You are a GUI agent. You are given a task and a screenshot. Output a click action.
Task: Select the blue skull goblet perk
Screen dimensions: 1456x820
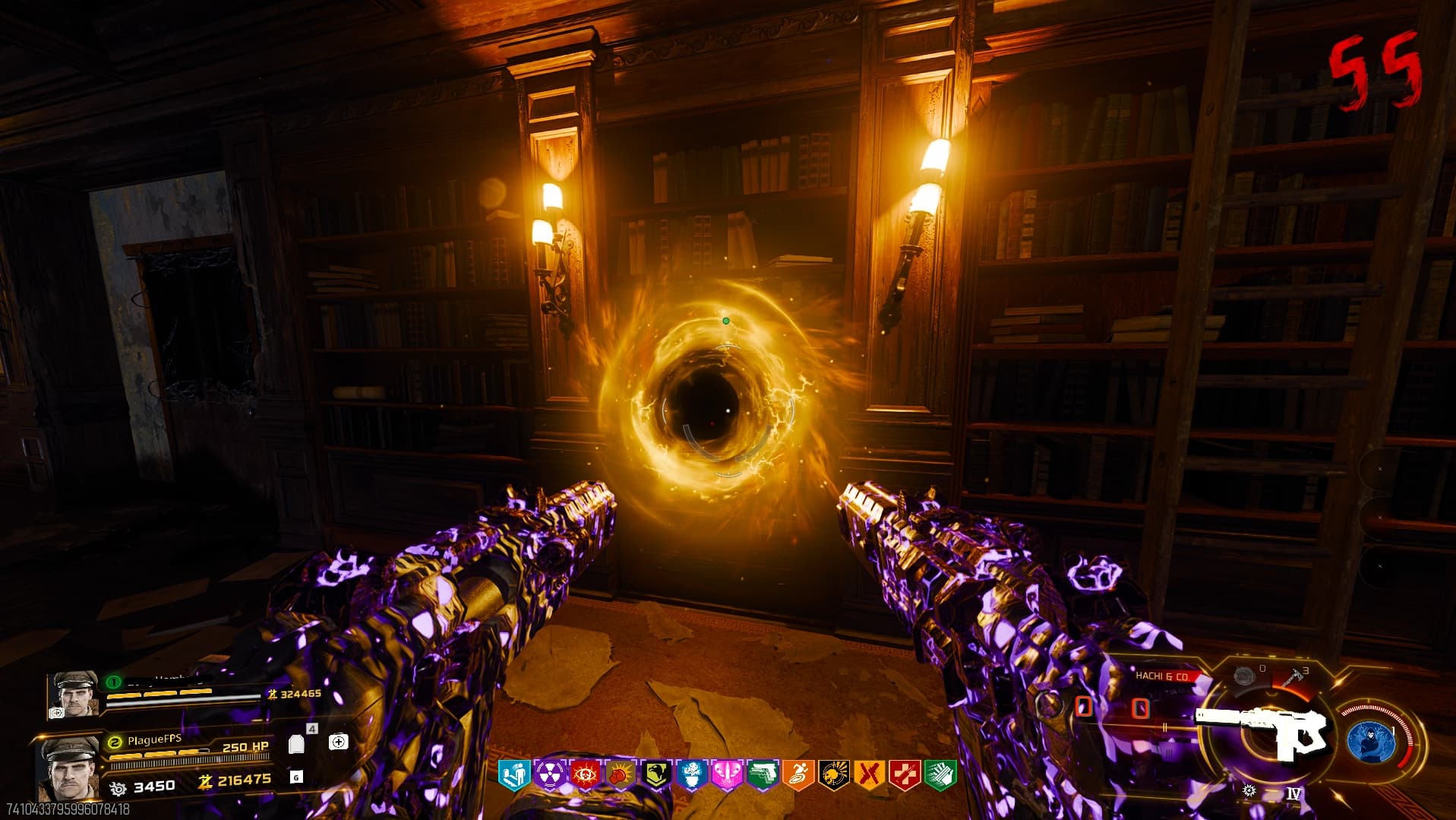tap(692, 774)
